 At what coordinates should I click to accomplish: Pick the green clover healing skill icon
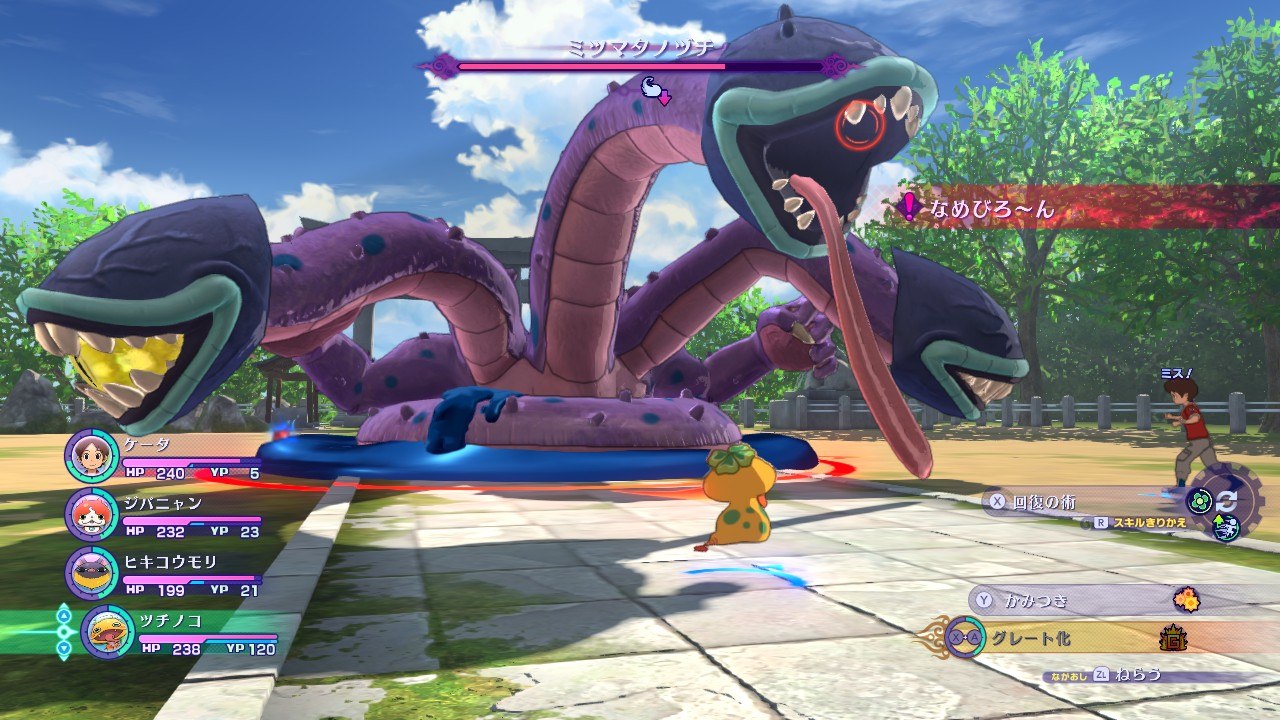click(x=1199, y=502)
